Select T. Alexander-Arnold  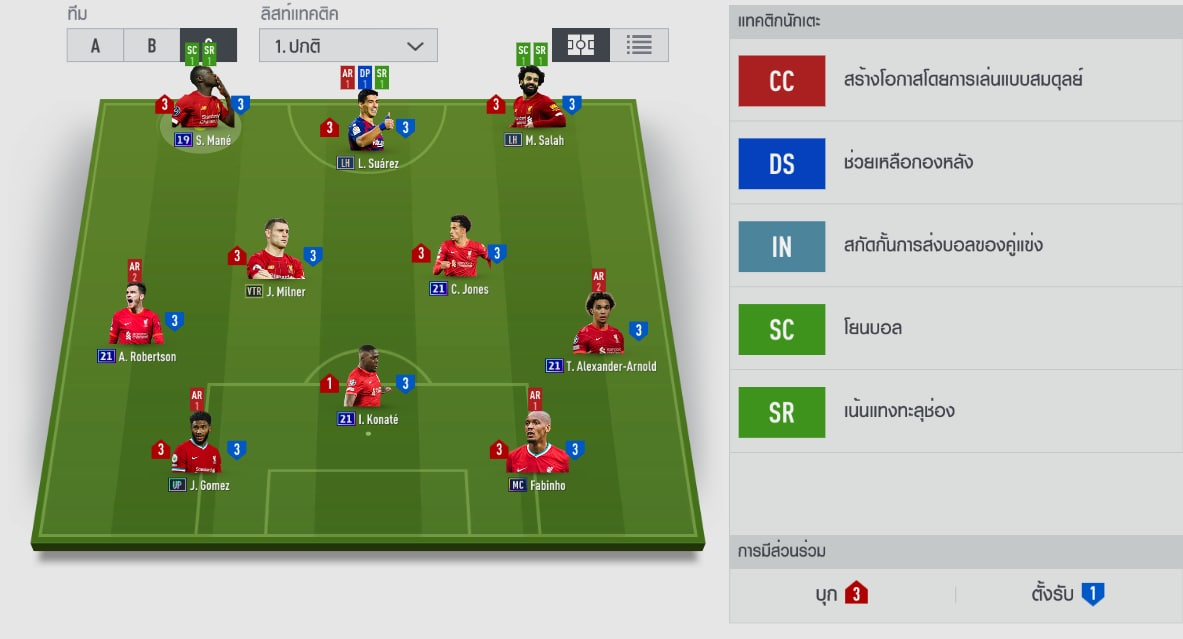point(599,330)
